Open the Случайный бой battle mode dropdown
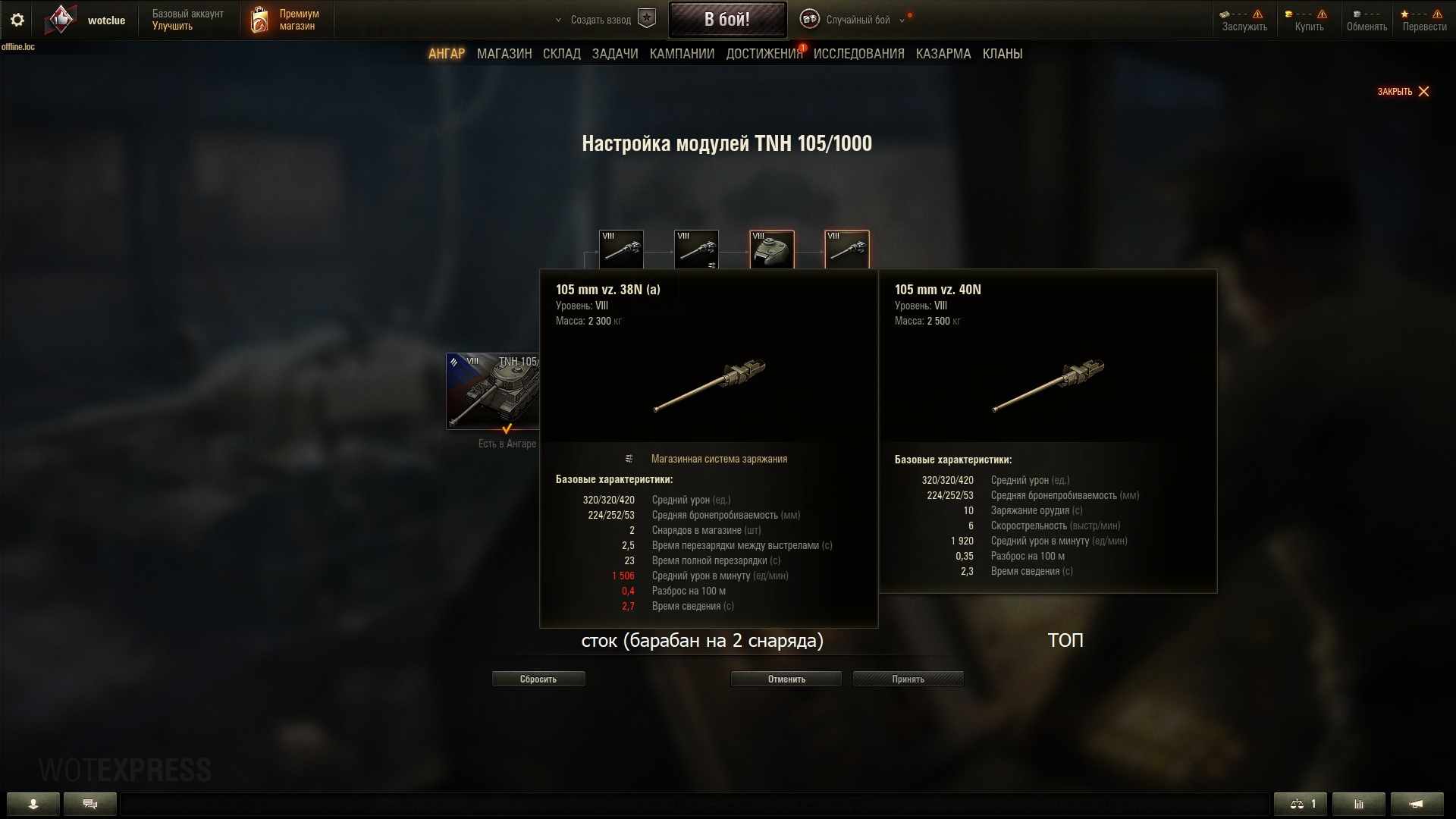The image size is (1456, 819). tap(857, 20)
